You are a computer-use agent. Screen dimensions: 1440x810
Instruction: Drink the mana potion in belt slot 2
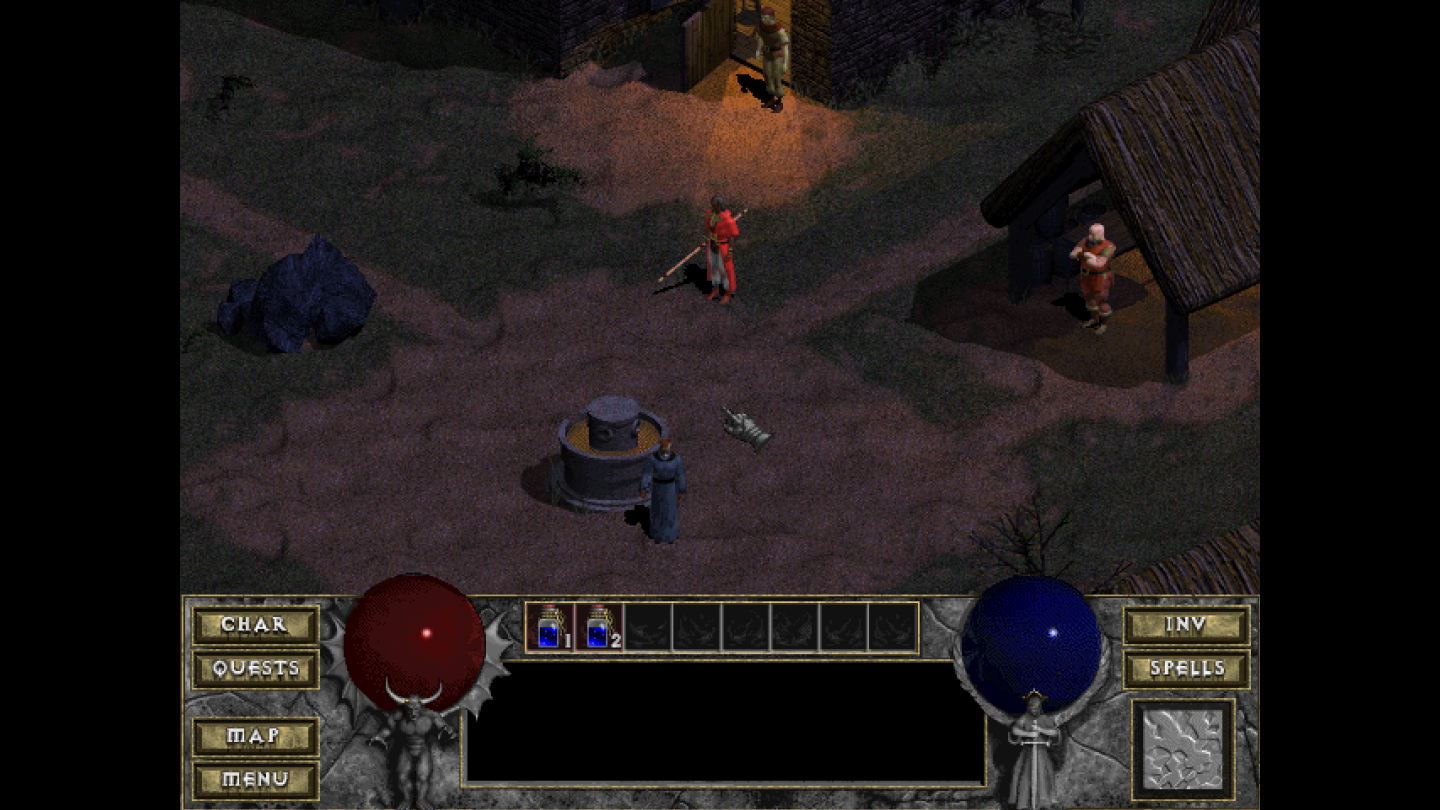(597, 628)
